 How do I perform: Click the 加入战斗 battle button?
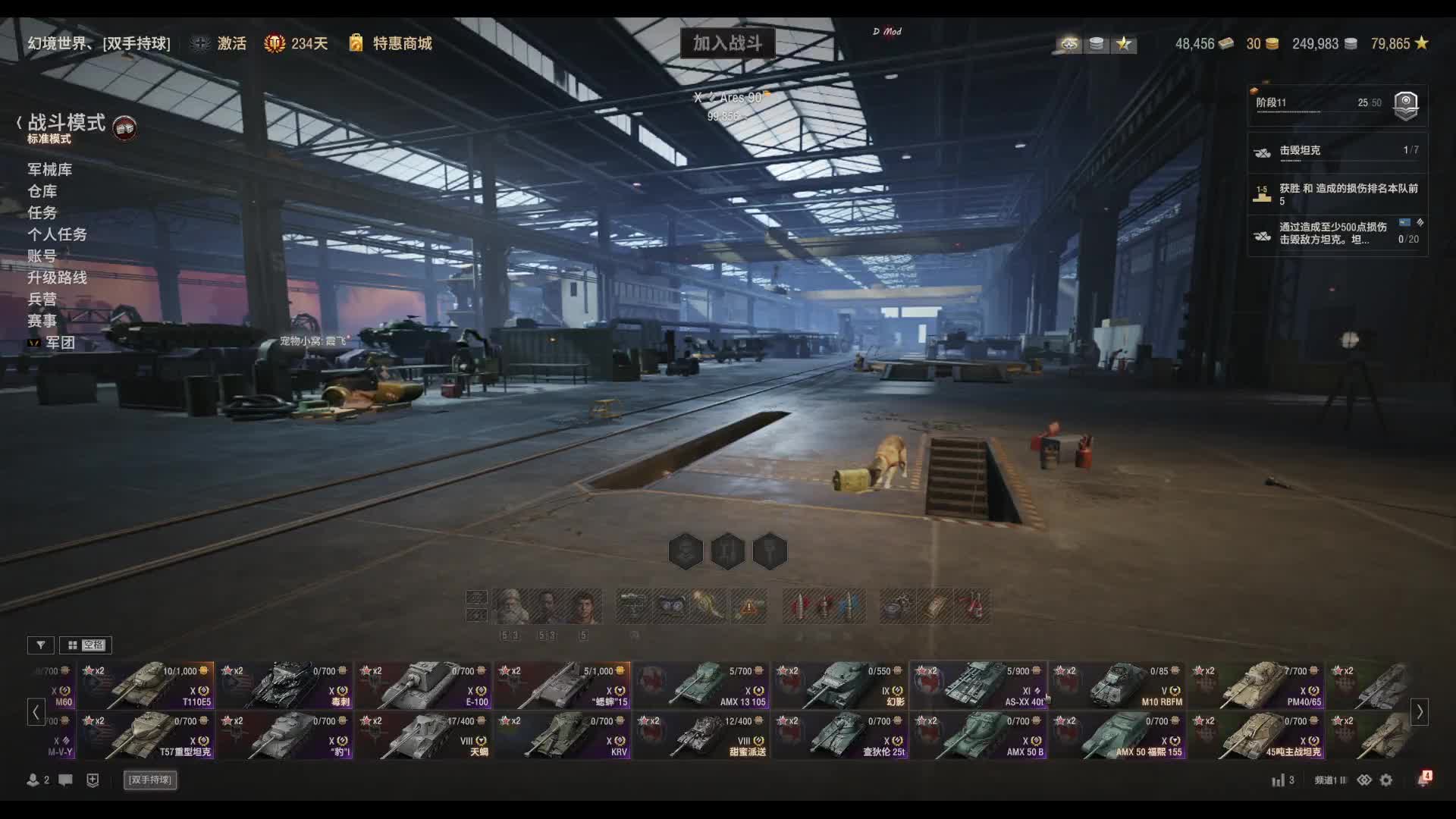[727, 43]
